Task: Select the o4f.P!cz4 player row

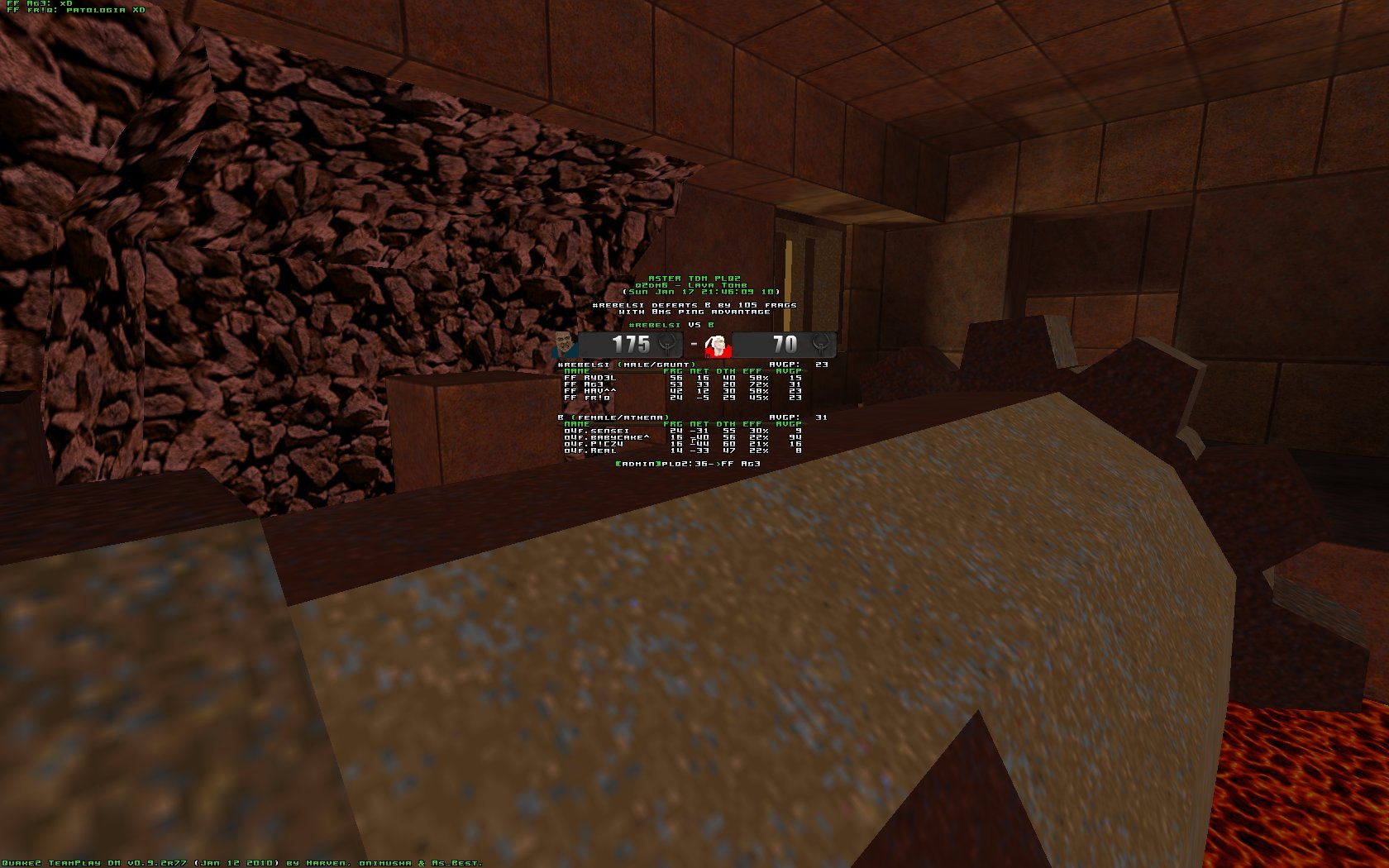Action: pyautogui.click(x=594, y=444)
